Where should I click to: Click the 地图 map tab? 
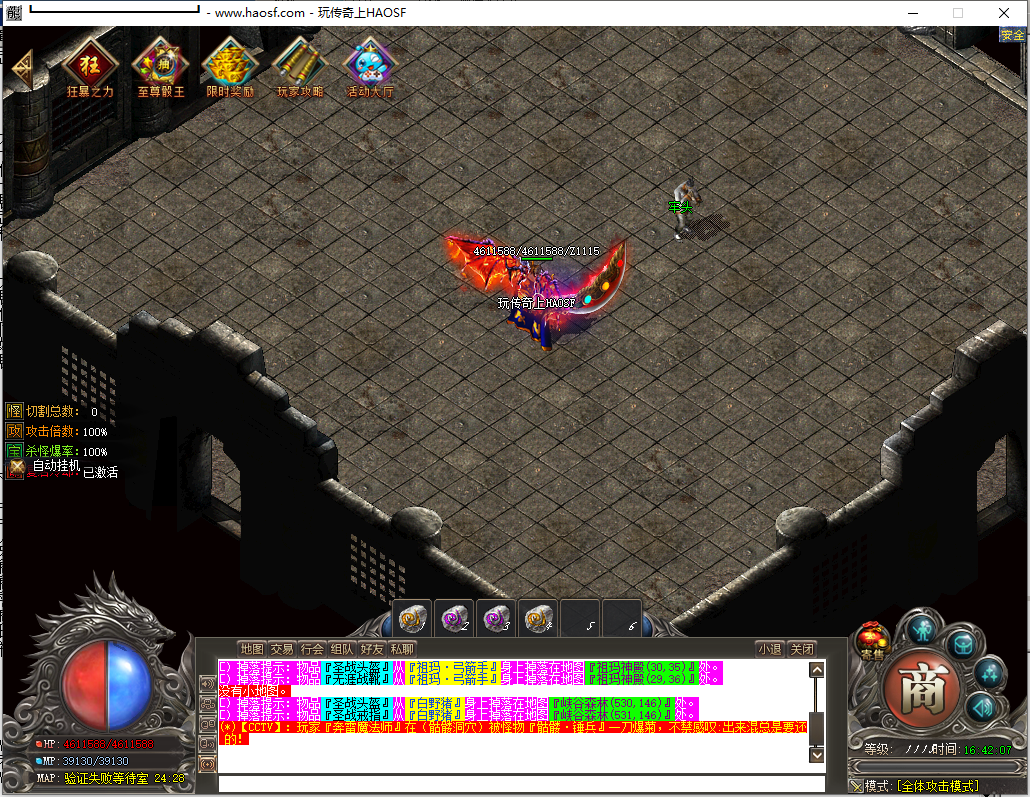[252, 649]
